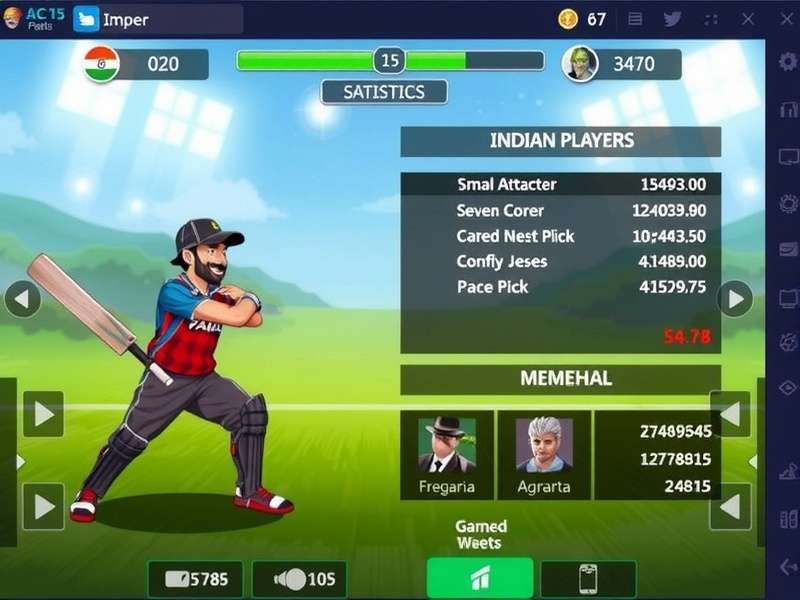Open the SATISTICS panel button
800x600 pixels.
pyautogui.click(x=384, y=92)
